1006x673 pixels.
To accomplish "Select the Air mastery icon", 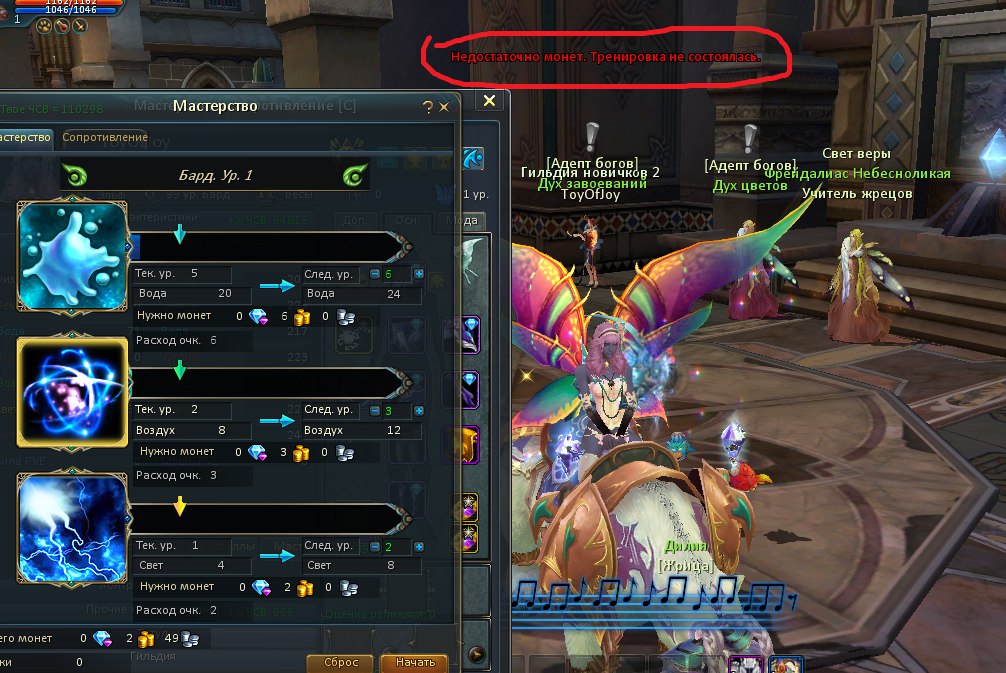I will (72, 390).
